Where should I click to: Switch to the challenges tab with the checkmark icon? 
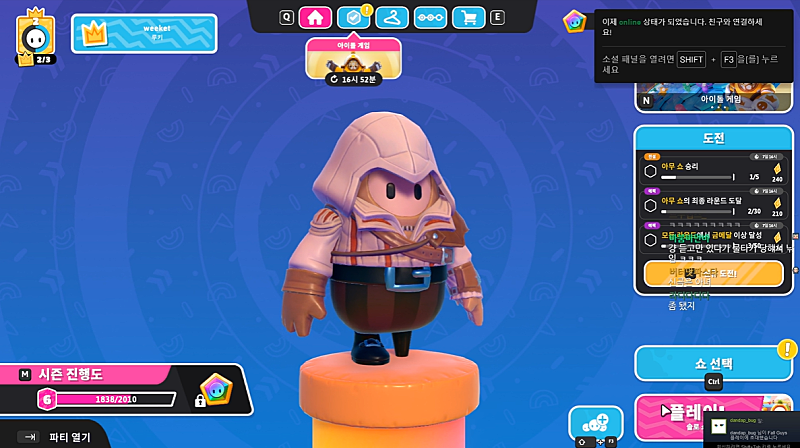click(x=351, y=17)
